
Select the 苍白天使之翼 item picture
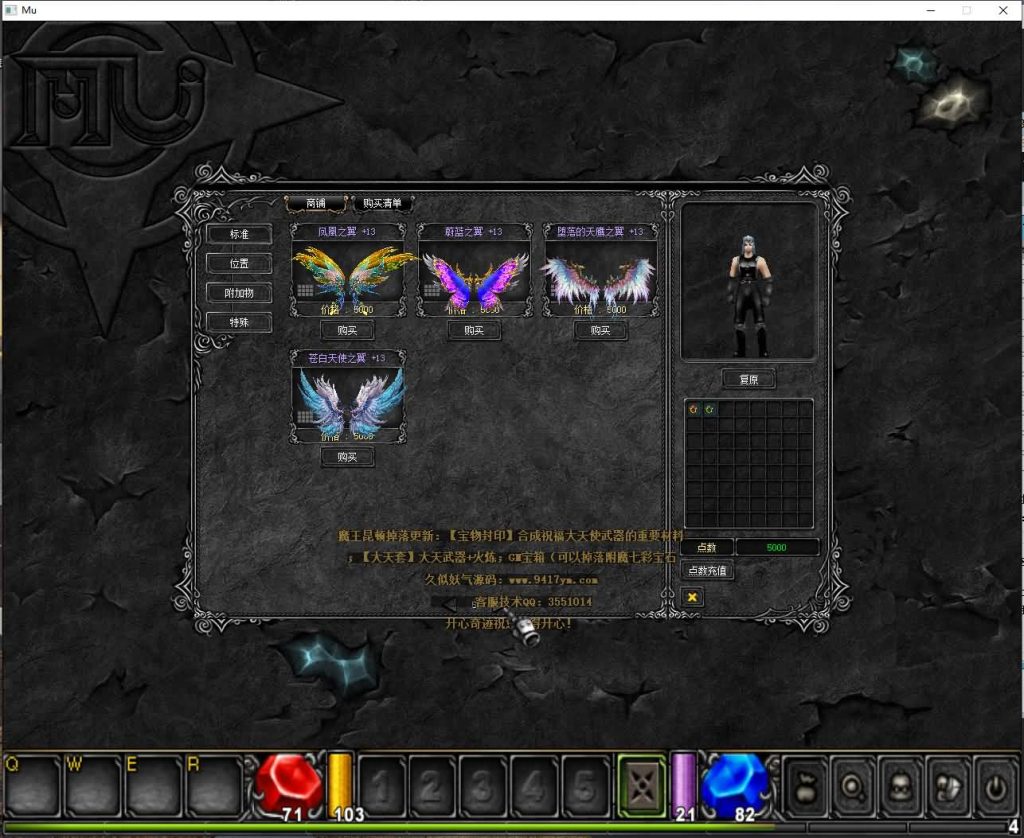(347, 401)
